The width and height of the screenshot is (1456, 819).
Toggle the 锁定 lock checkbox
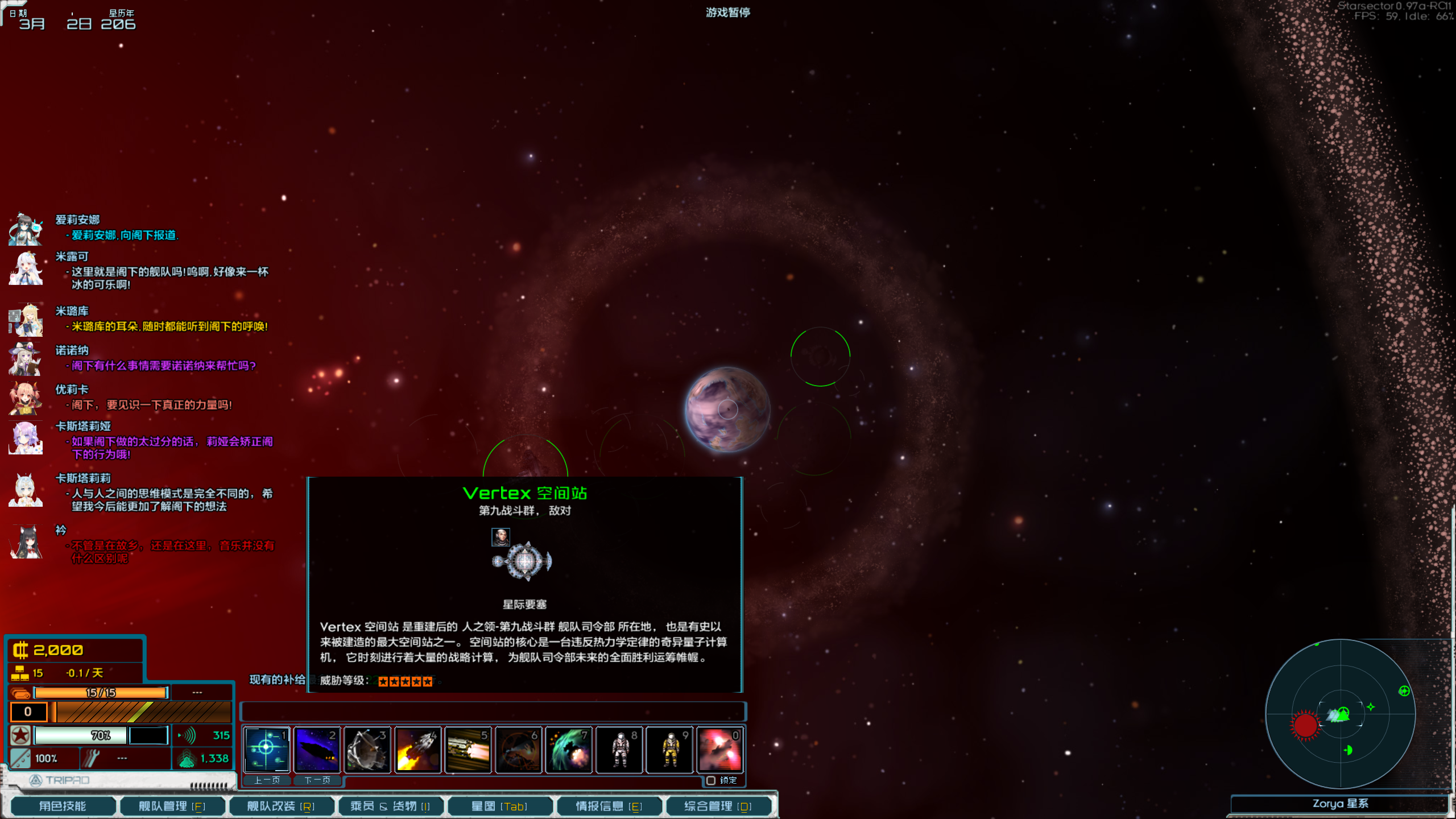(711, 780)
